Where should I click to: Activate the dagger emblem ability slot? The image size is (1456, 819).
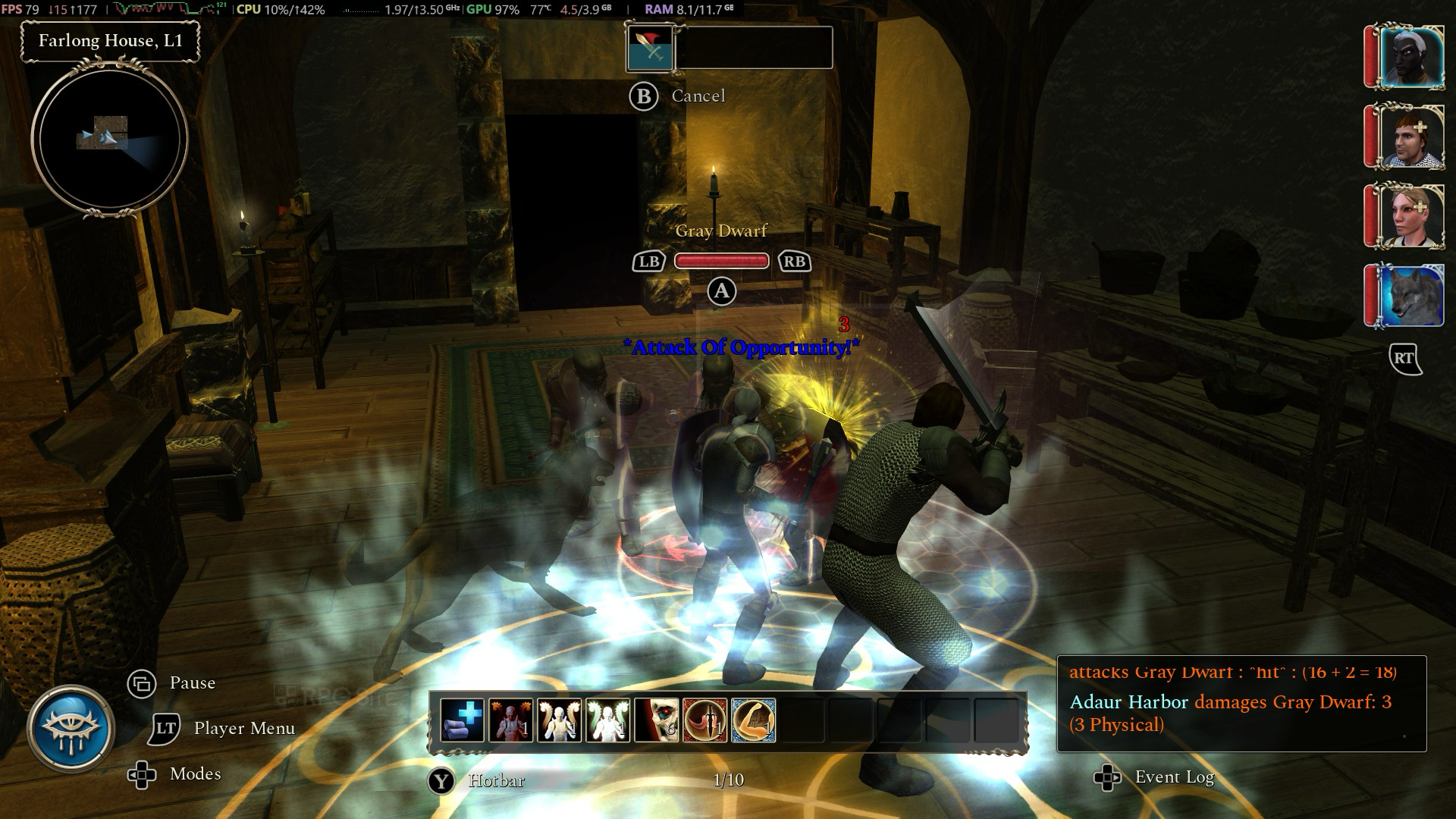[x=704, y=720]
